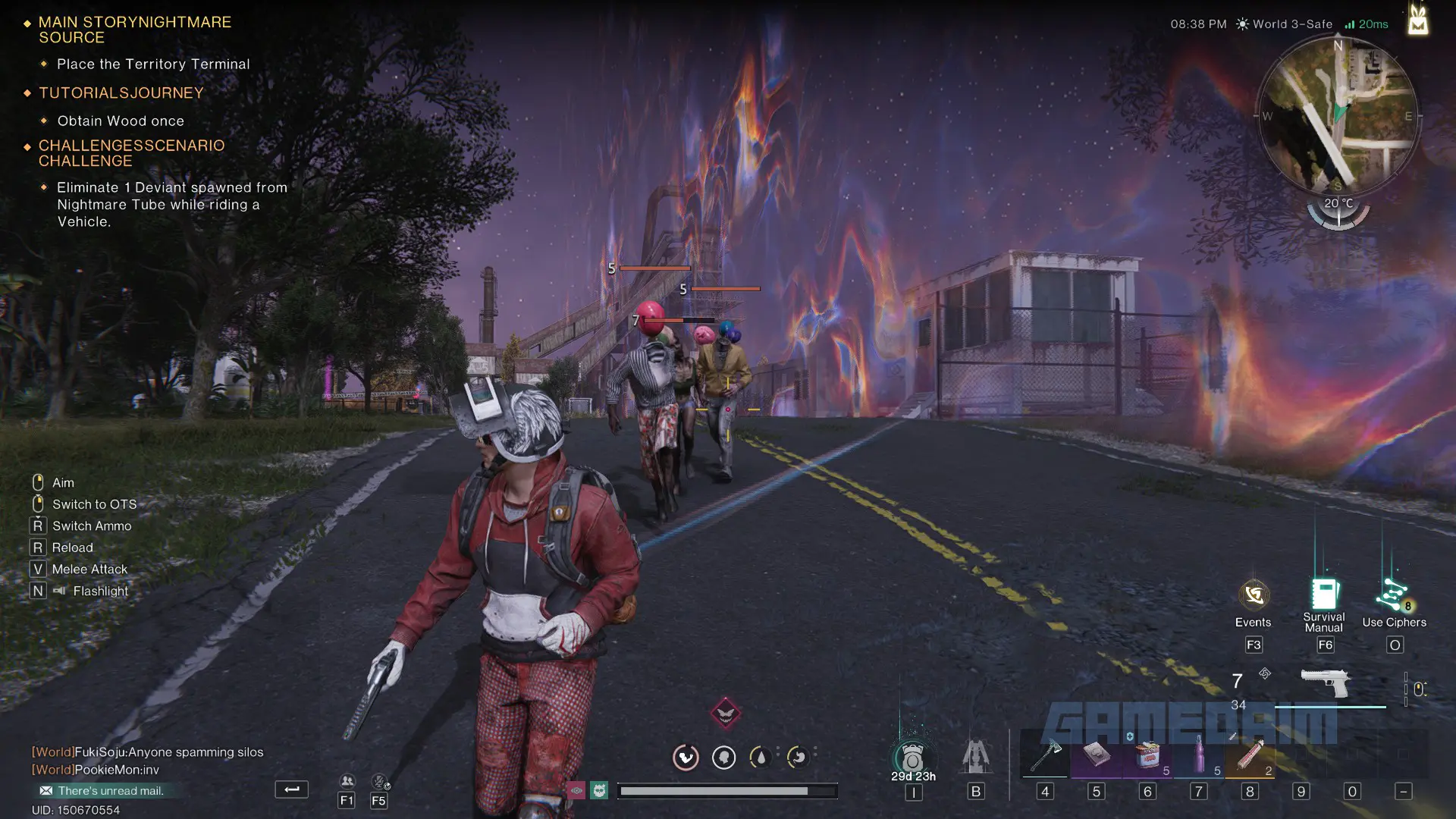The height and width of the screenshot is (819, 1456).
Task: Open the Events icon
Action: [1254, 595]
